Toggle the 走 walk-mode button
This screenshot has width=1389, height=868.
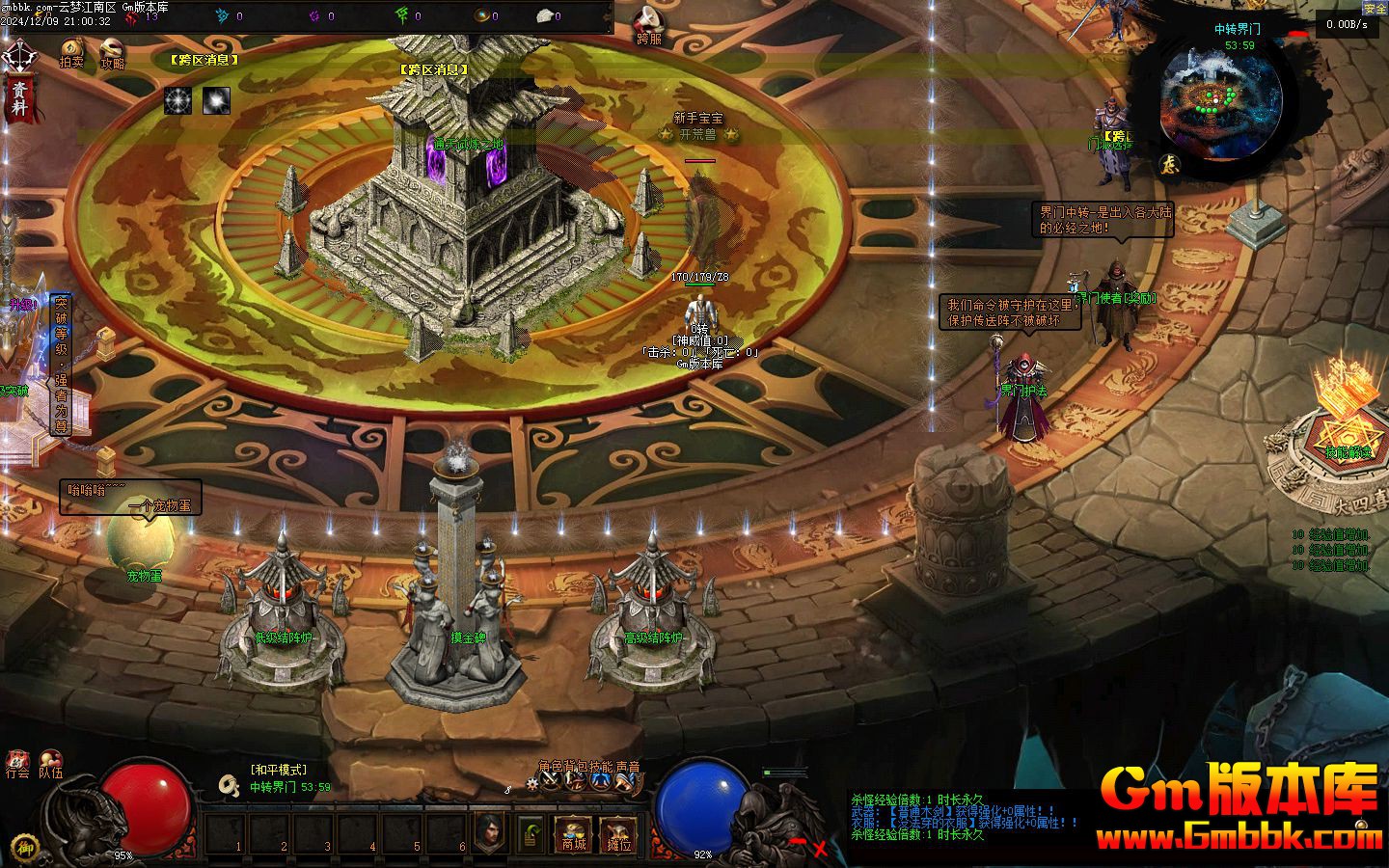tap(1170, 165)
